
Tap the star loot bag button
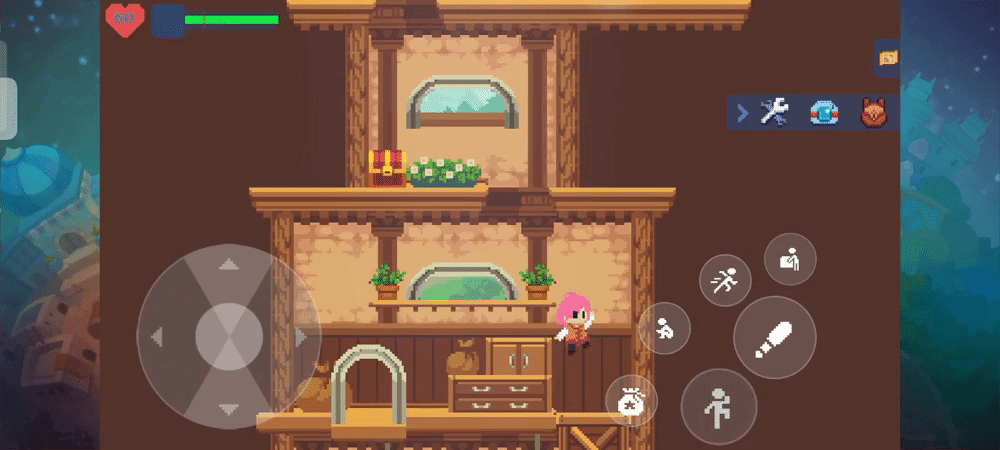click(x=631, y=402)
